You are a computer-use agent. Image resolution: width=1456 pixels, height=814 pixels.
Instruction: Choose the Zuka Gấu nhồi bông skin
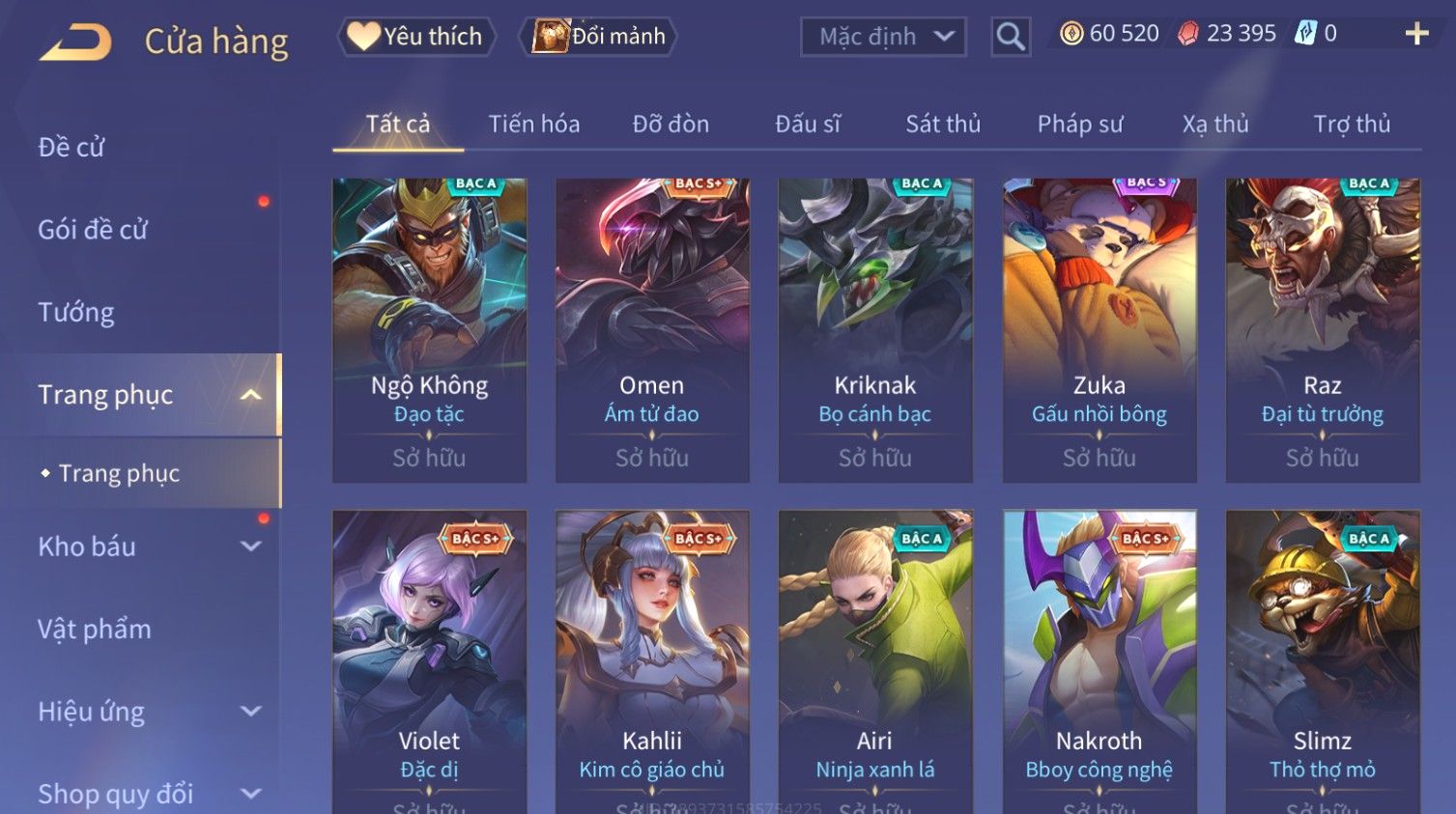[x=1099, y=328]
